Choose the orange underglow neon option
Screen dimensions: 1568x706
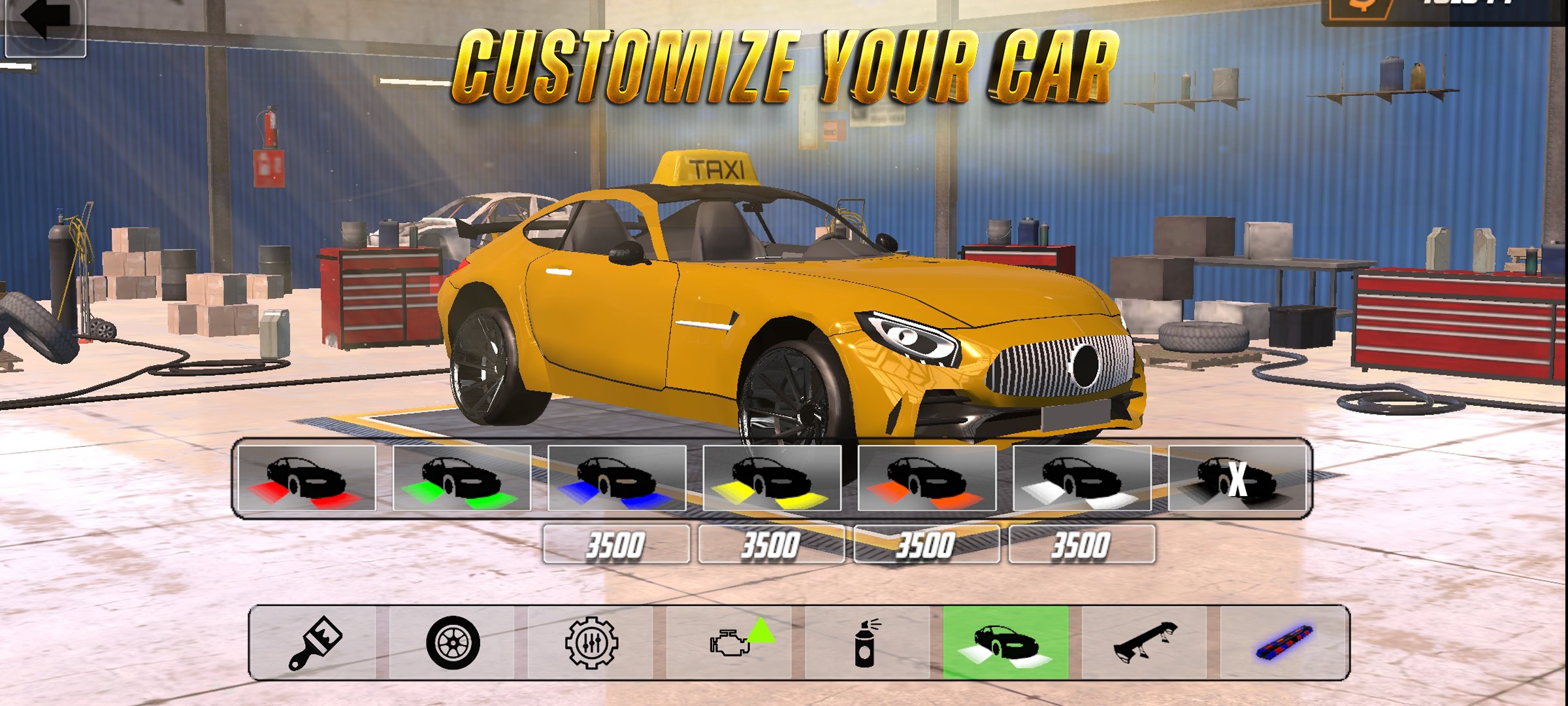pyautogui.click(x=926, y=478)
